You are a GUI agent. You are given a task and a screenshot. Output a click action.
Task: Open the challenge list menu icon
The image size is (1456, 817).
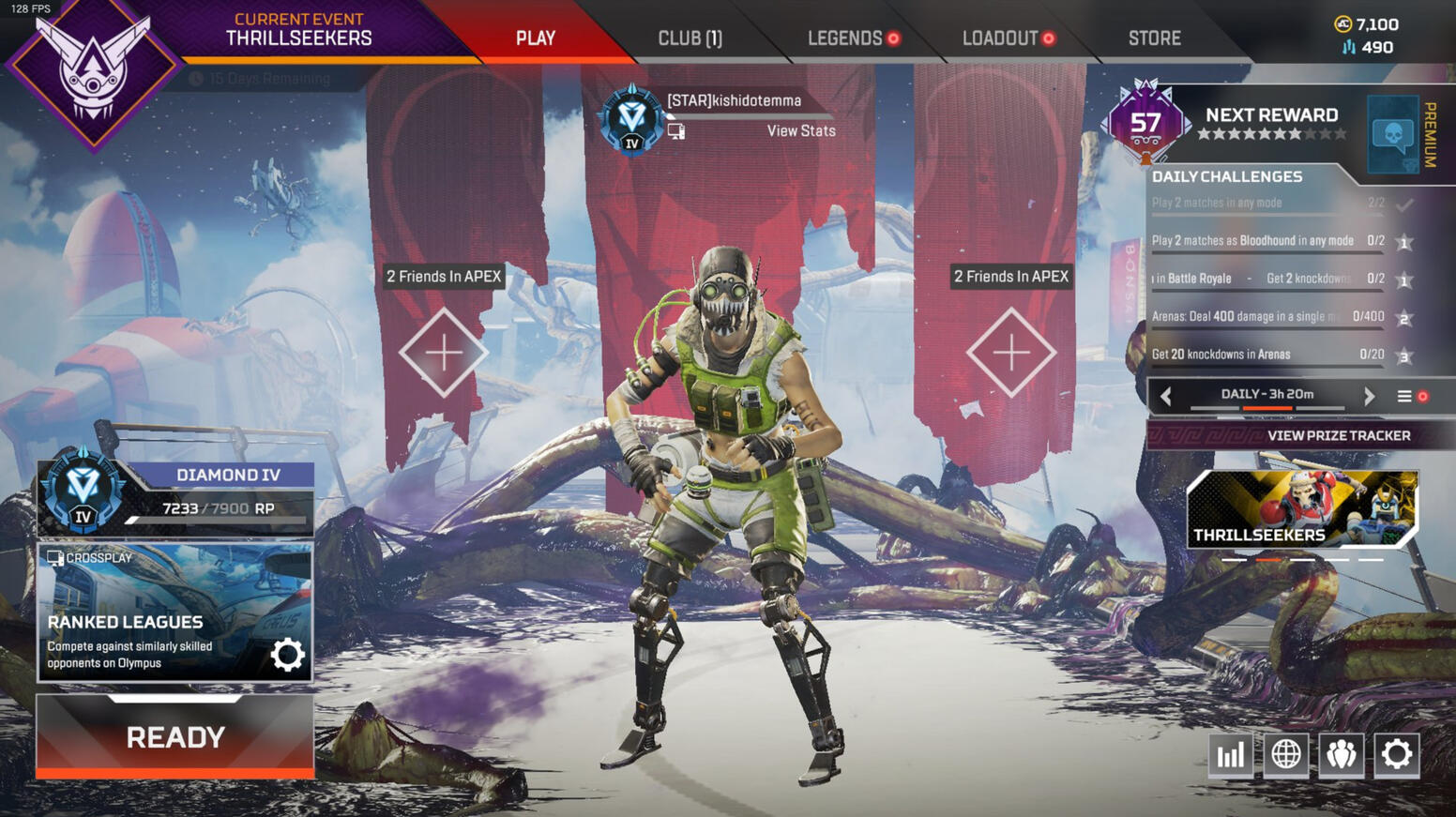(x=1404, y=396)
